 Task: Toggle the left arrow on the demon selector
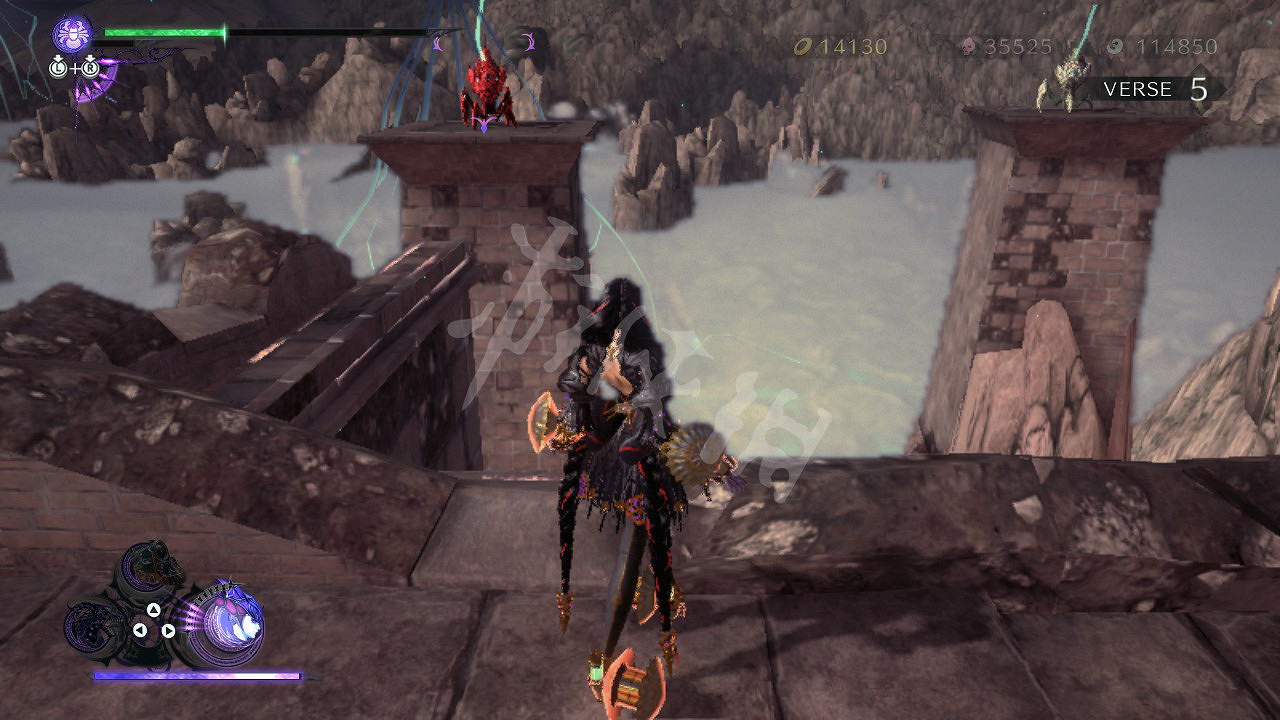click(x=140, y=629)
